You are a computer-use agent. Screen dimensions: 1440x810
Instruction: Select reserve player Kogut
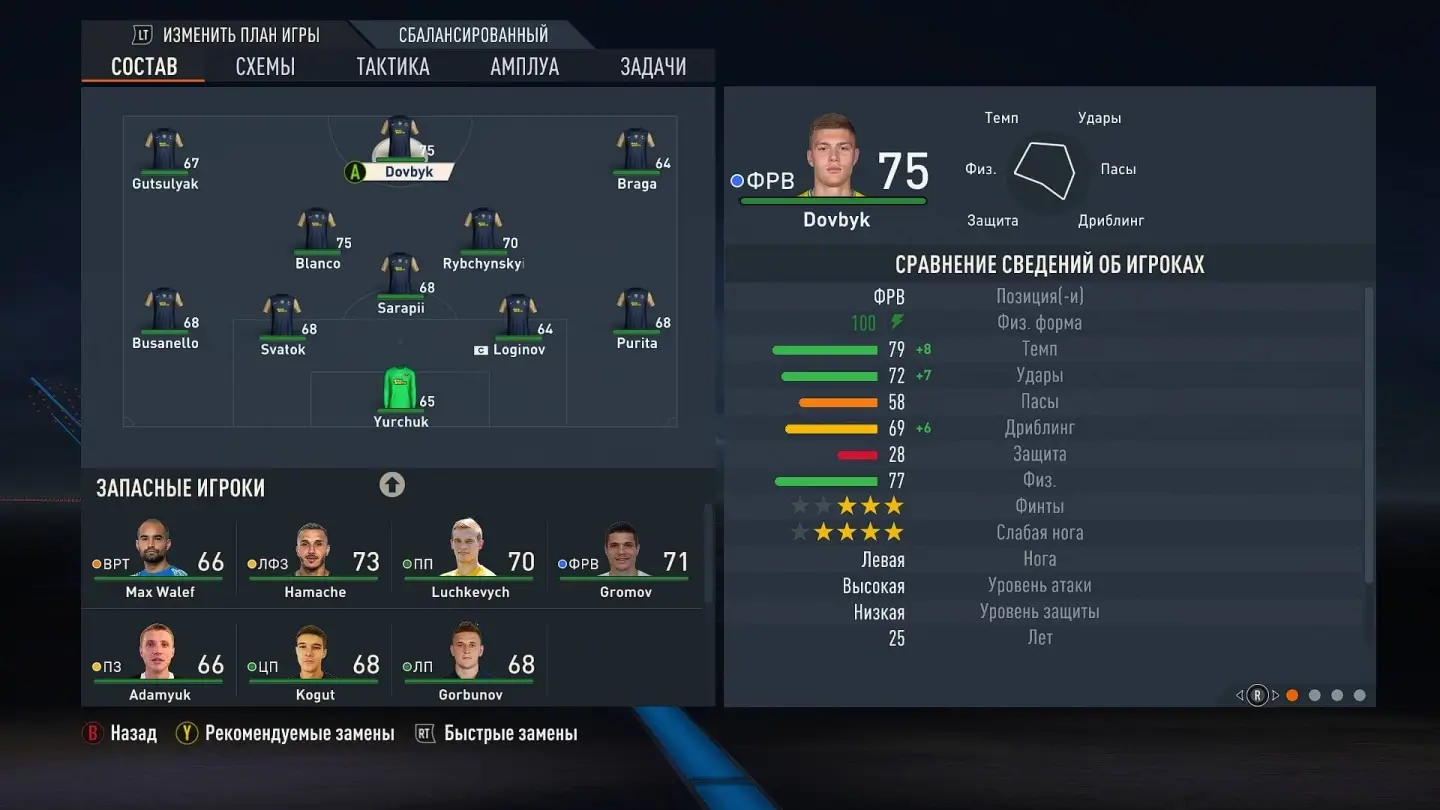315,664
